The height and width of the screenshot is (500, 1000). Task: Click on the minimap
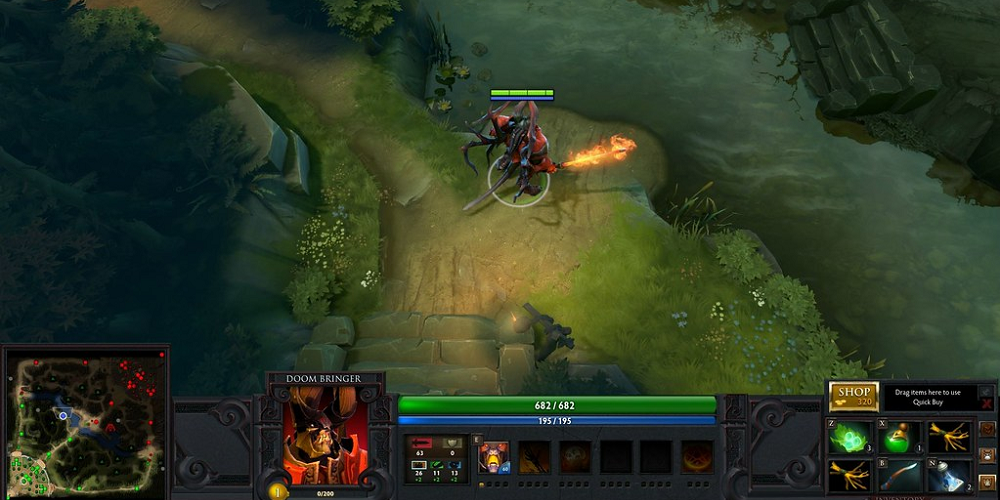[x=85, y=420]
